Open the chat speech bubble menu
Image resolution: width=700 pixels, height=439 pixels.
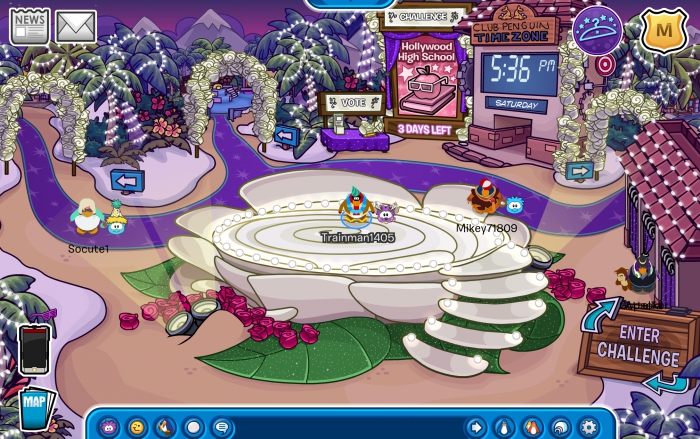click(x=223, y=427)
